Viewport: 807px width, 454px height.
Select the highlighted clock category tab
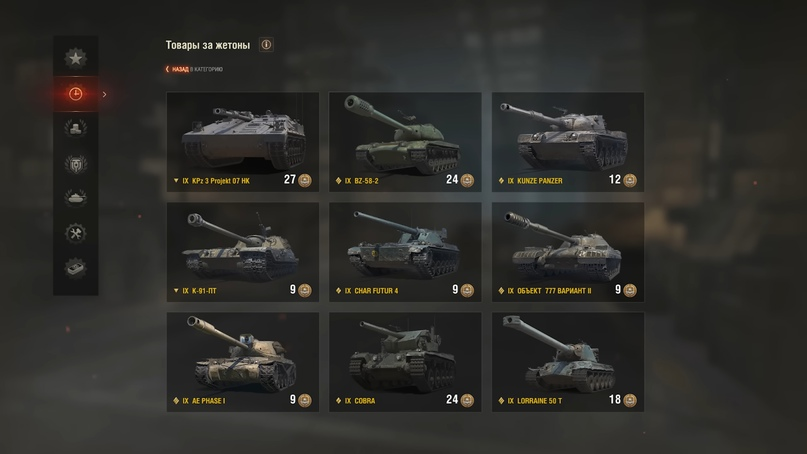[x=75, y=94]
